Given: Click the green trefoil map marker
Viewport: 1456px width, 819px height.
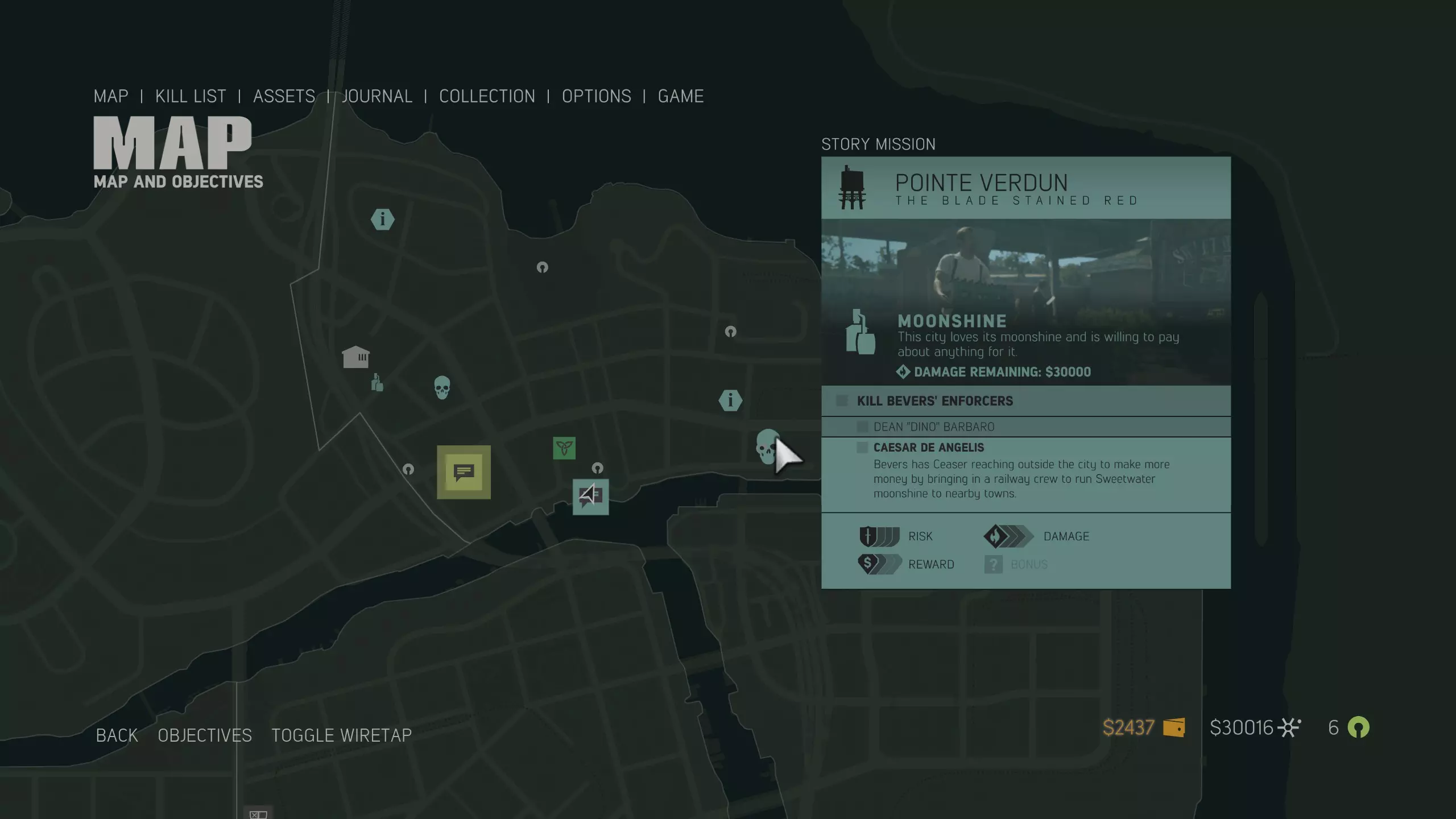Looking at the screenshot, I should 564,448.
